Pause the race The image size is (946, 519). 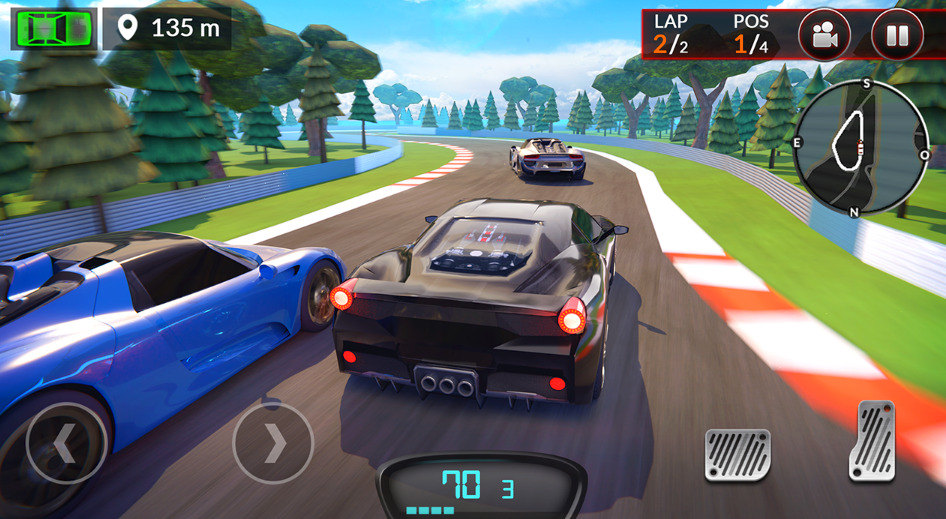coord(897,36)
